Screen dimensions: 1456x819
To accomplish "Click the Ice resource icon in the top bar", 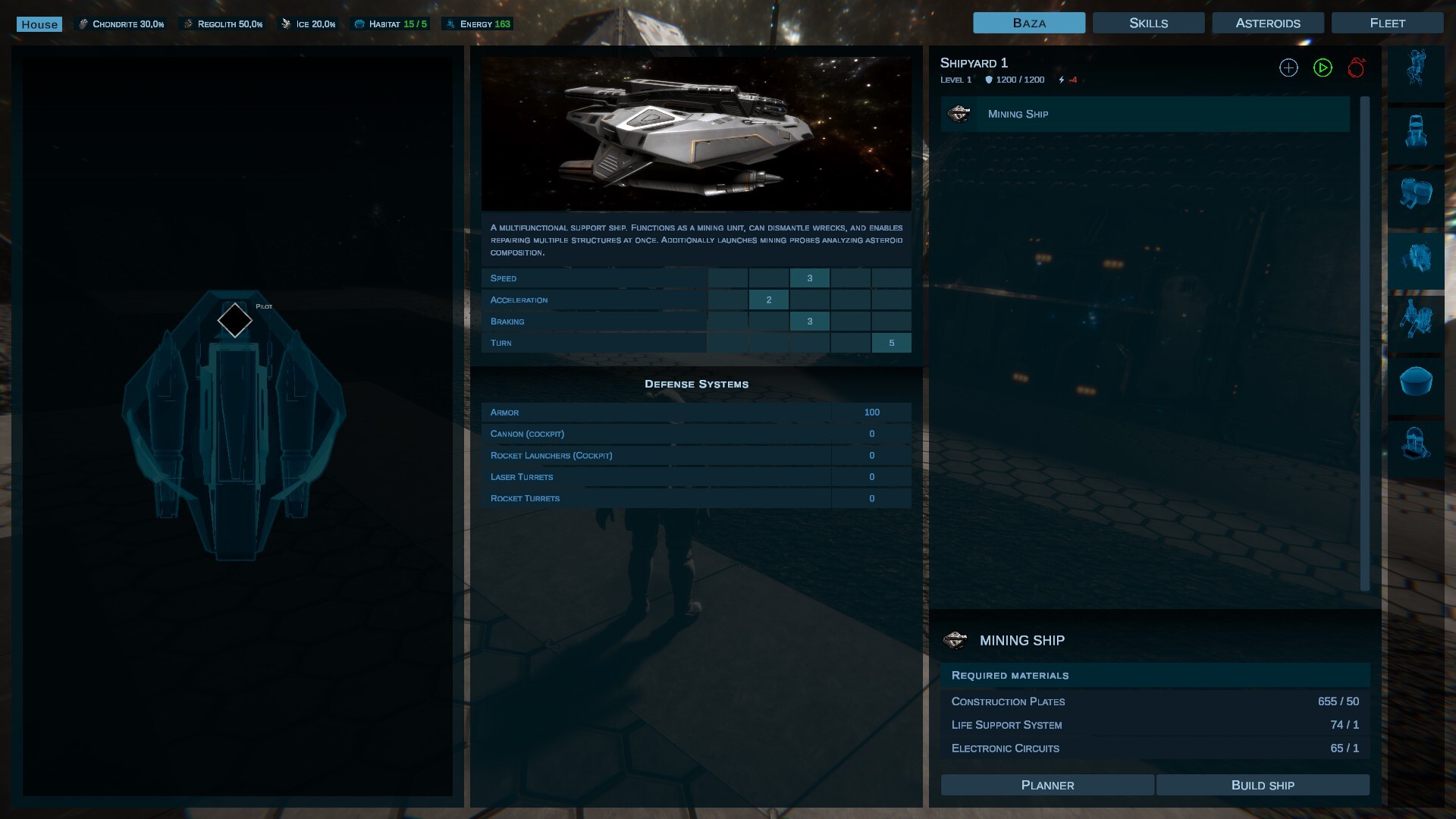I will pyautogui.click(x=287, y=22).
